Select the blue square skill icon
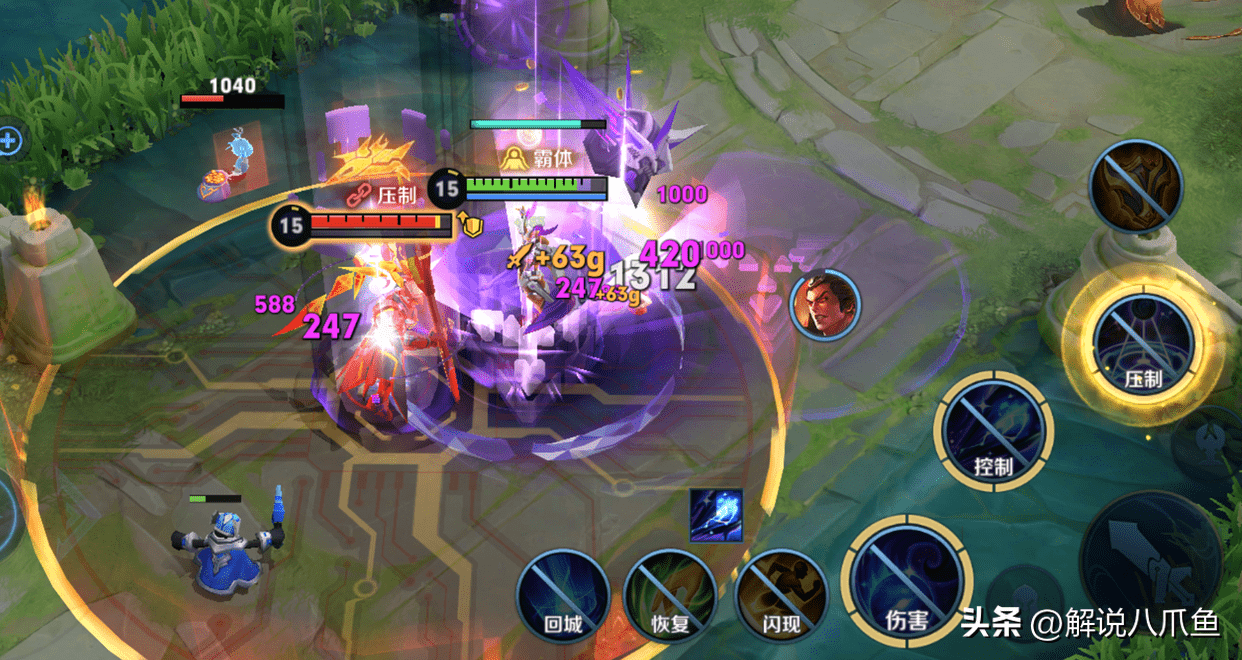This screenshot has height=660, width=1242. pyautogui.click(x=716, y=515)
